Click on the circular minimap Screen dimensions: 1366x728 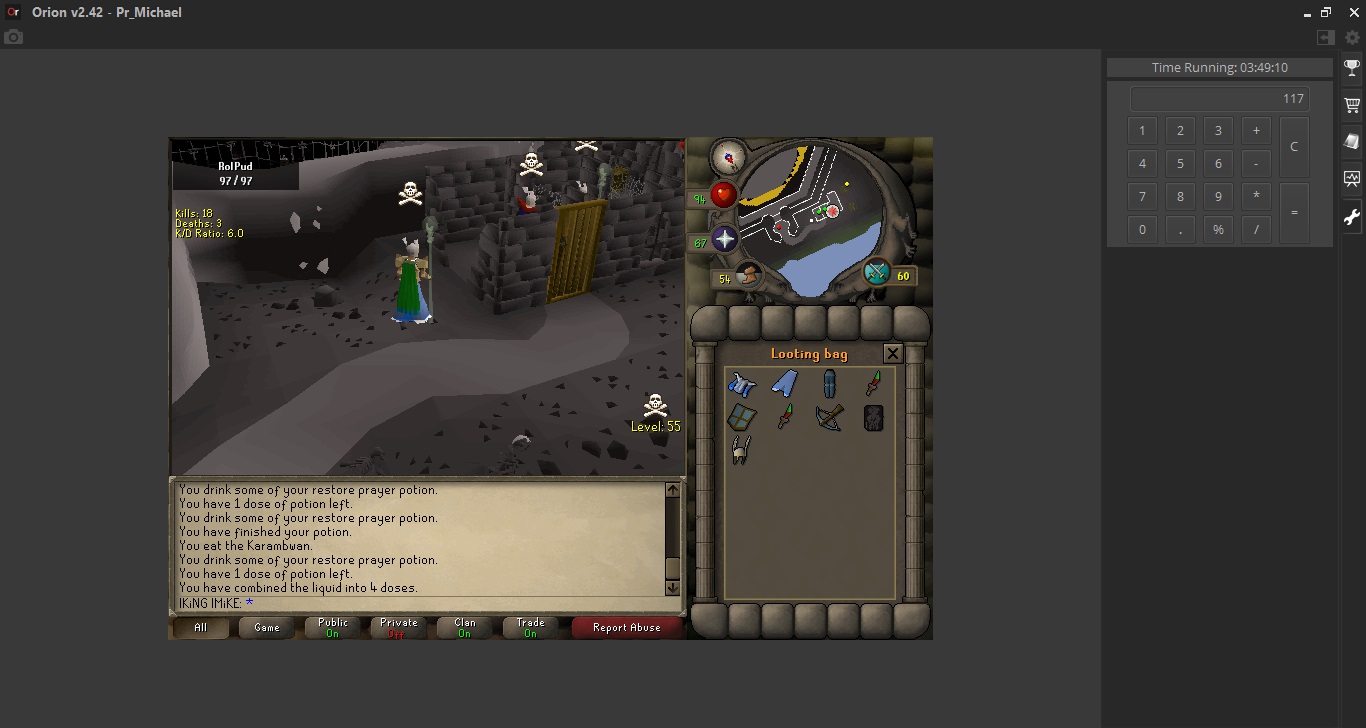(812, 220)
